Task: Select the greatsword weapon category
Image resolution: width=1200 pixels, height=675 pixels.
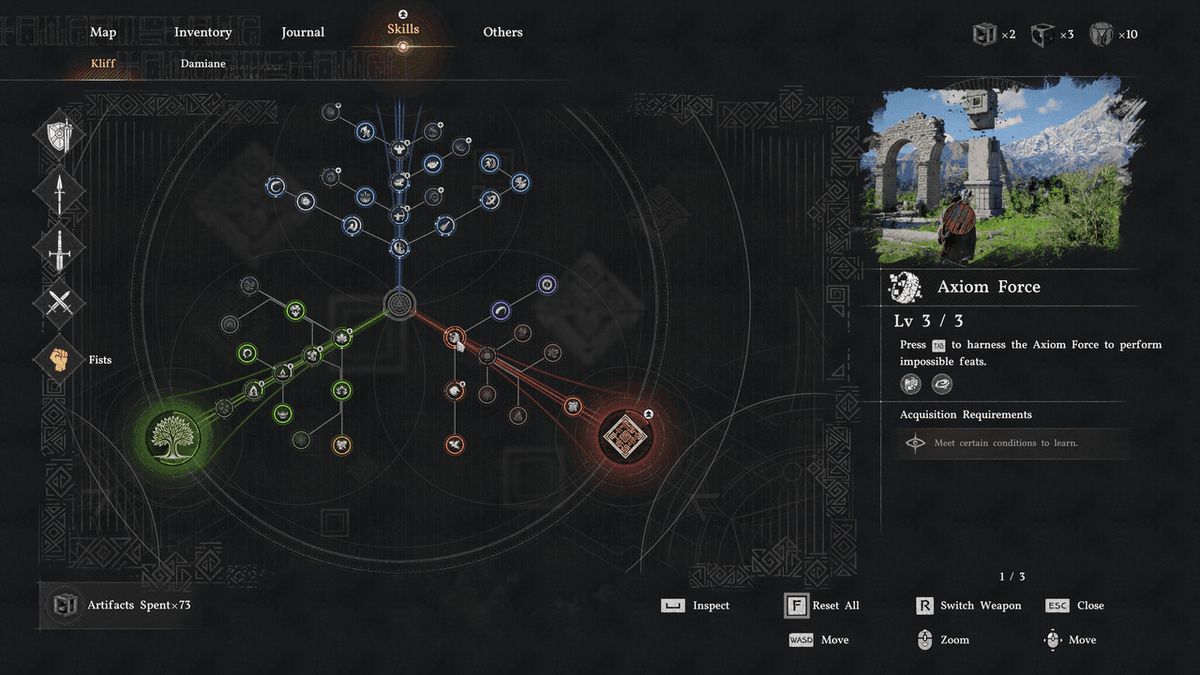Action: tap(60, 246)
